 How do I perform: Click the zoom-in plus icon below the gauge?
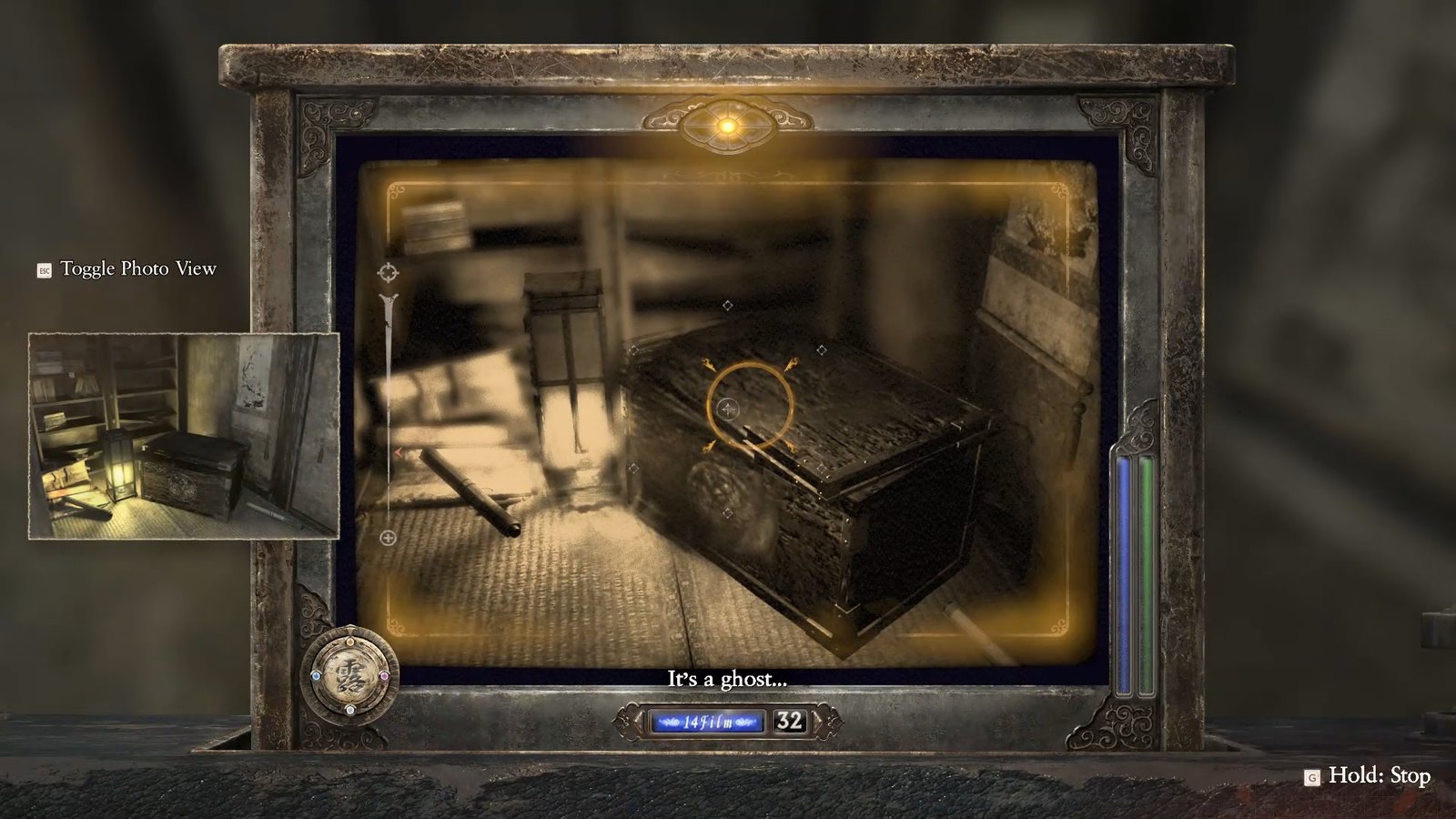(x=389, y=537)
